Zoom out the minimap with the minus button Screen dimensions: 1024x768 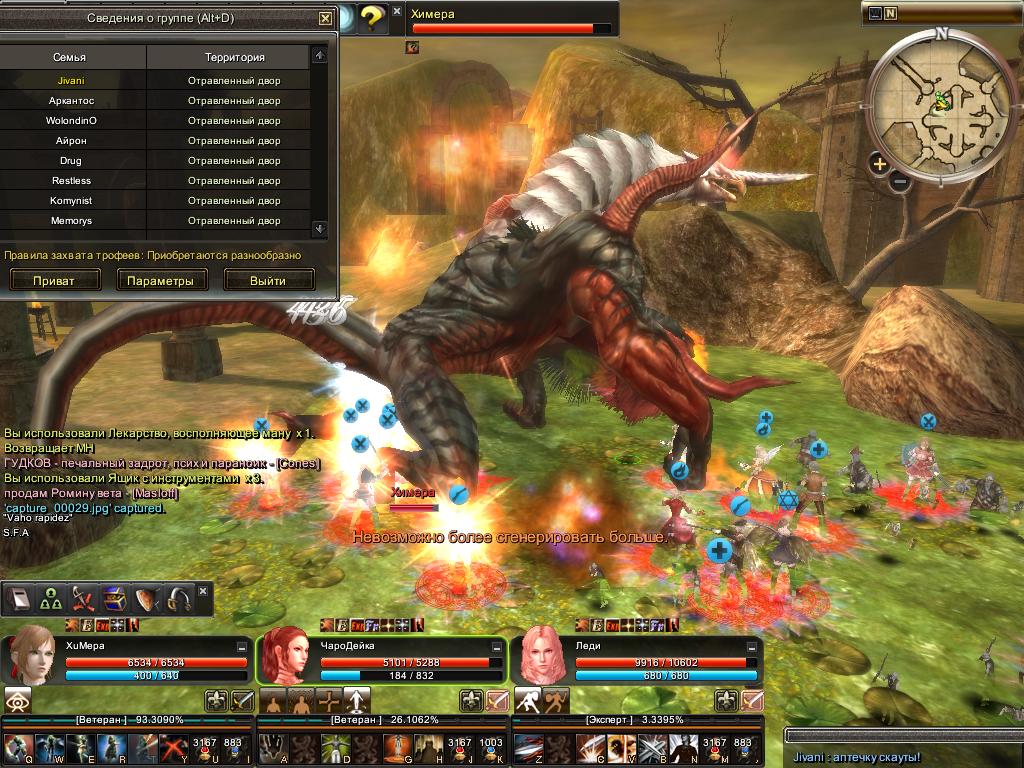tap(899, 182)
